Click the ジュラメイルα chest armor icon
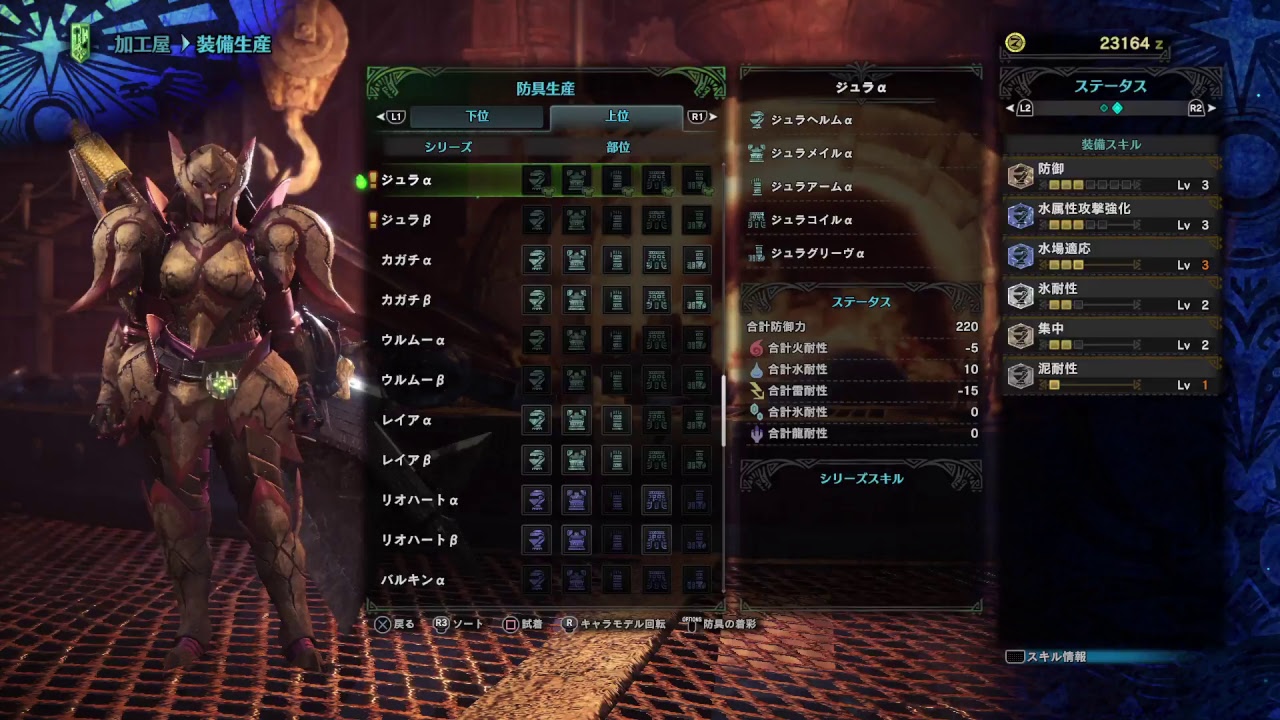 [757, 154]
